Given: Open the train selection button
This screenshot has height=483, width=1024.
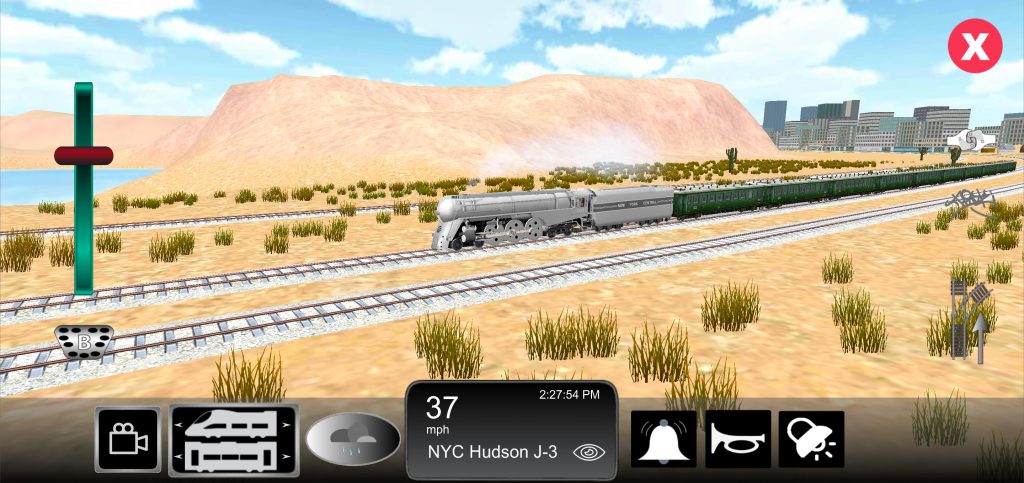Looking at the screenshot, I should coord(234,440).
